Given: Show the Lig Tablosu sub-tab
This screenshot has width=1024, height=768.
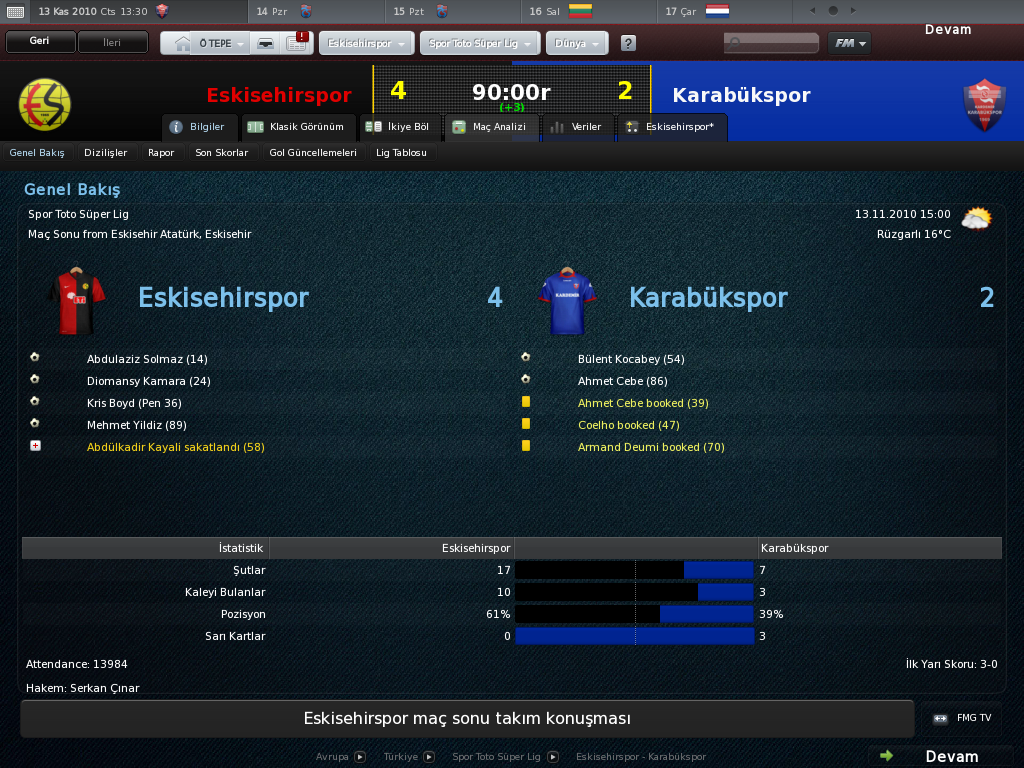Looking at the screenshot, I should point(401,153).
